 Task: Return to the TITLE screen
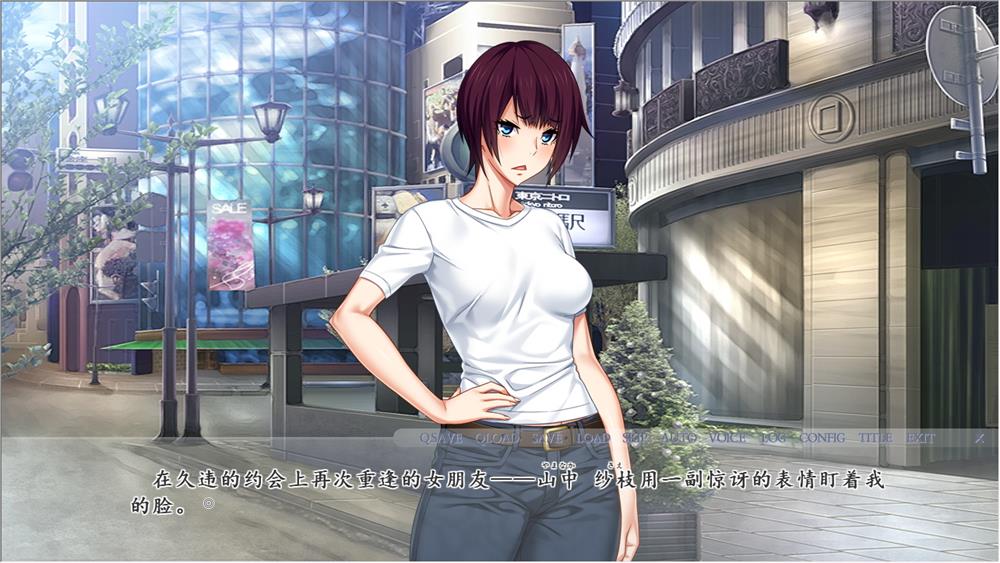875,438
